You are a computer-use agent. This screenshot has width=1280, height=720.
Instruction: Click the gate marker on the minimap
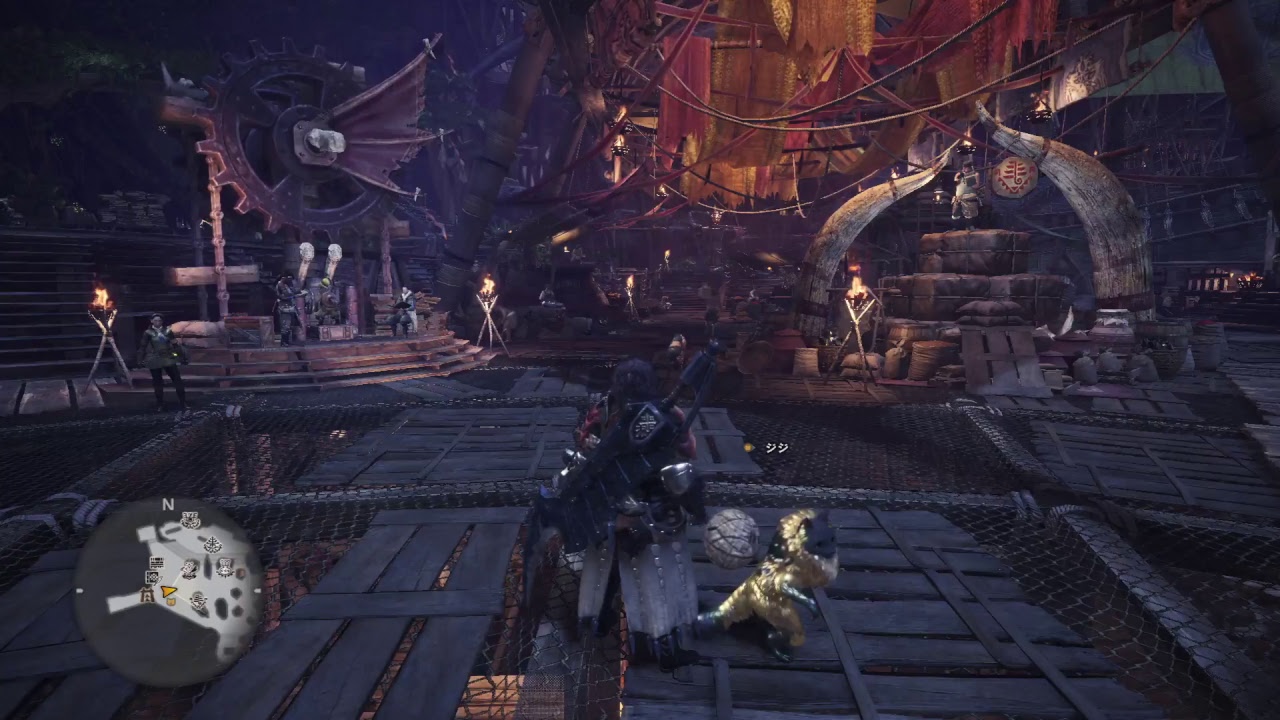147,596
